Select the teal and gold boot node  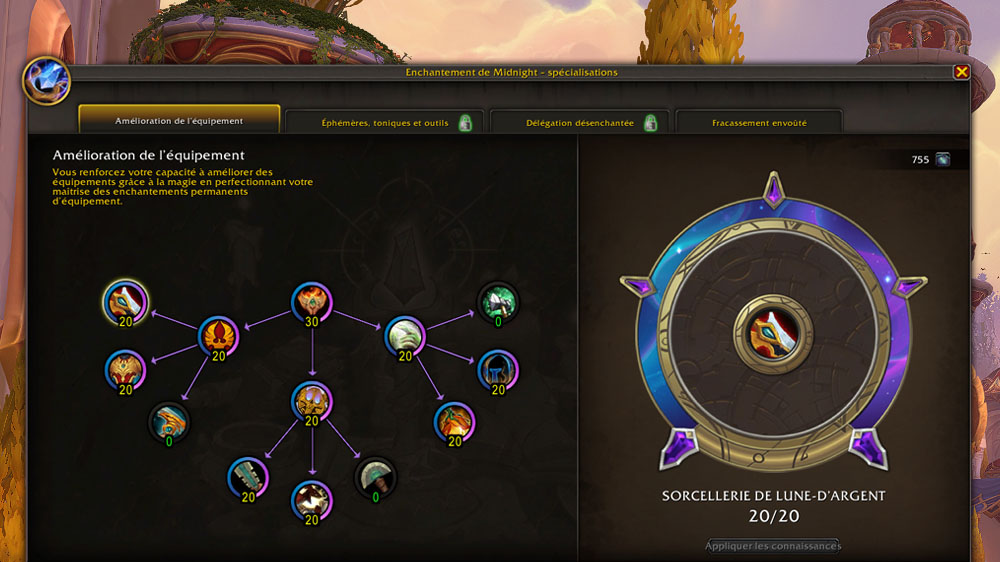(169, 422)
